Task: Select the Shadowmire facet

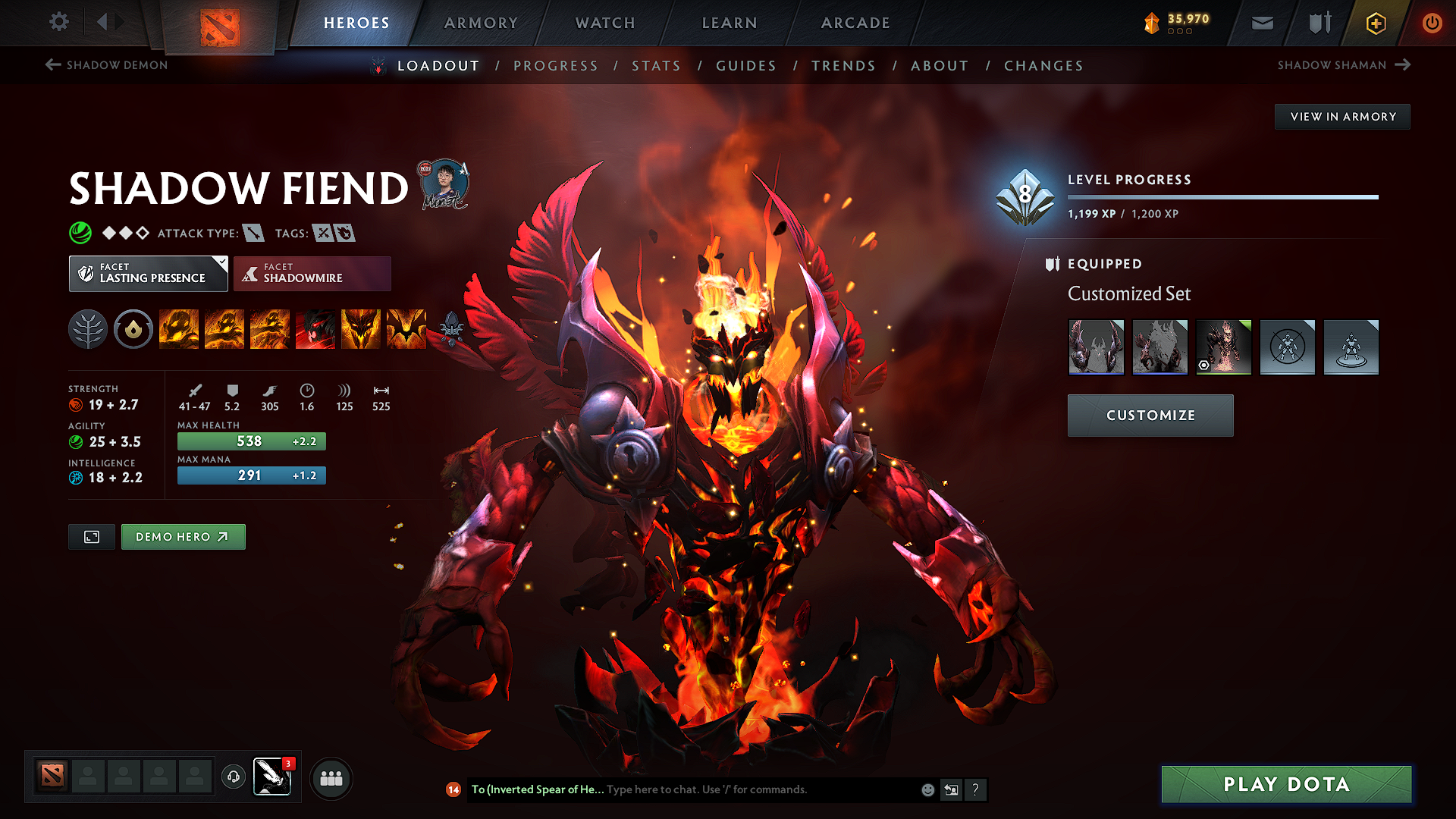Action: tap(312, 273)
